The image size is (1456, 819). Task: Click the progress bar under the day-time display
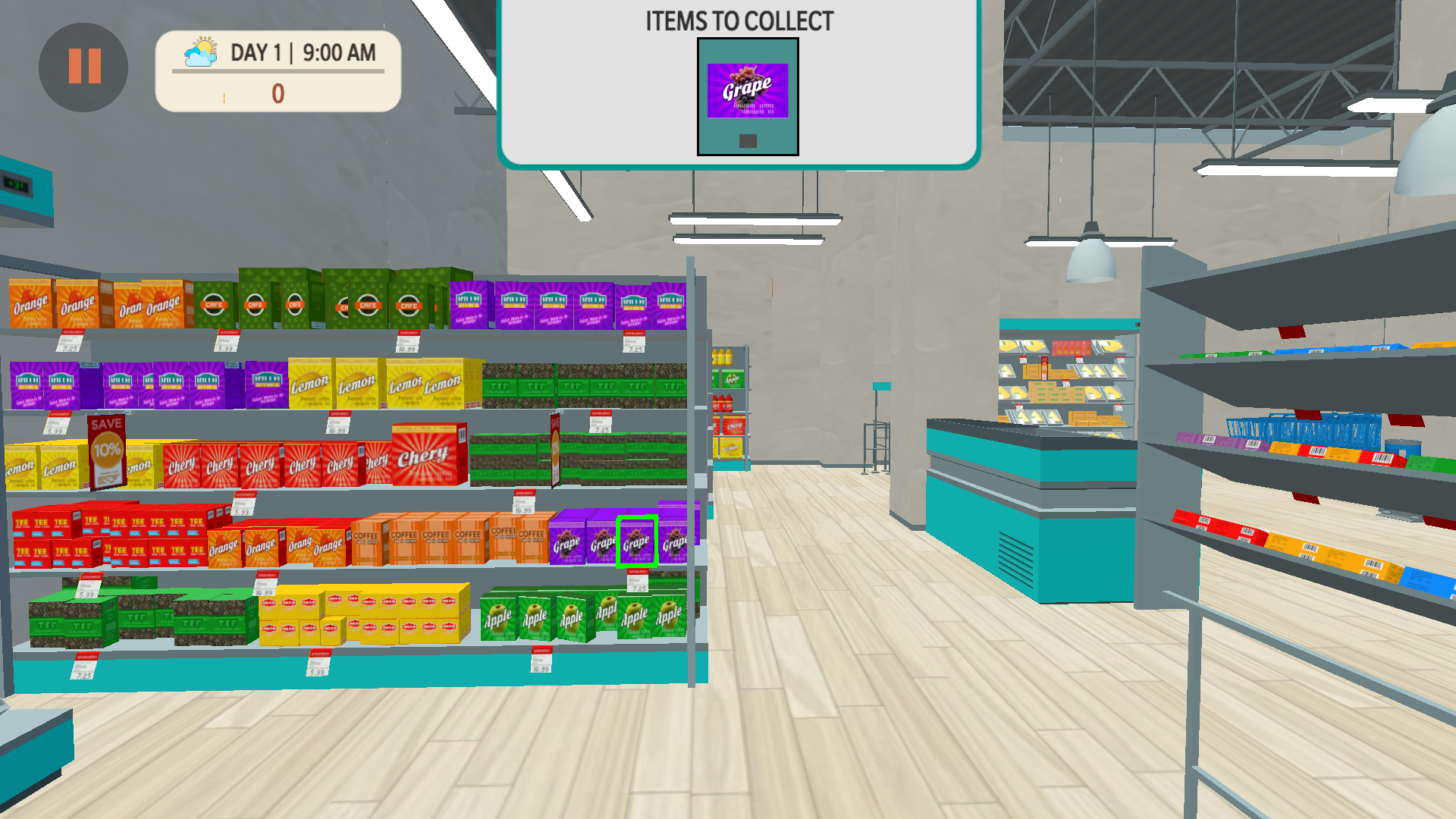[277, 73]
